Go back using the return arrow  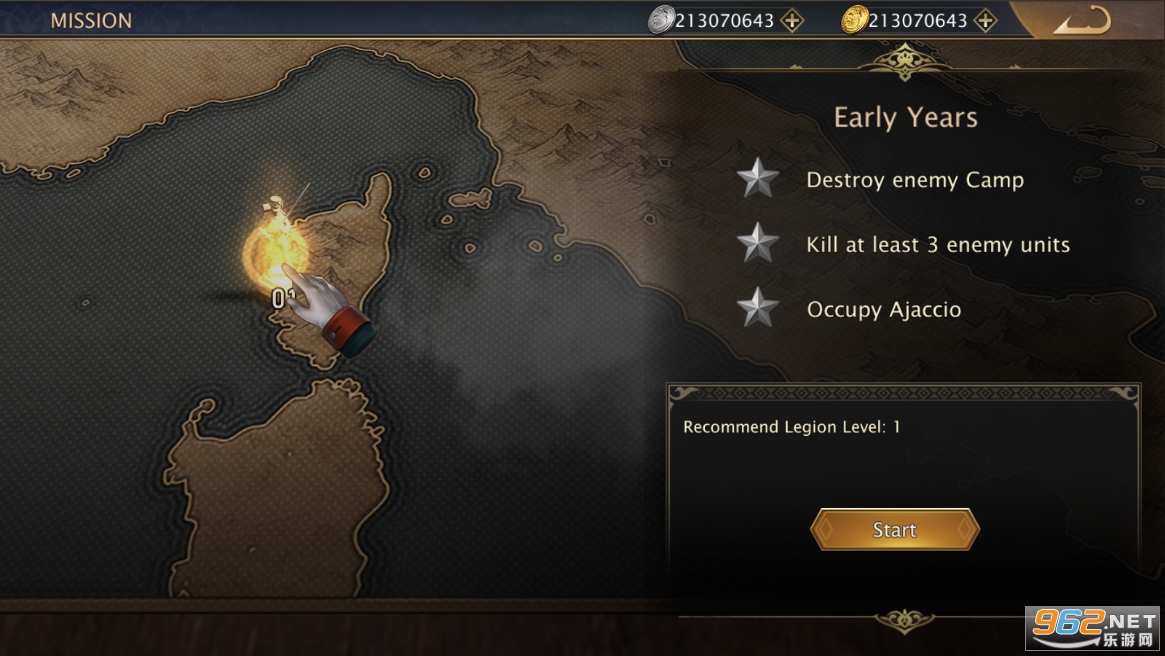(x=1081, y=21)
